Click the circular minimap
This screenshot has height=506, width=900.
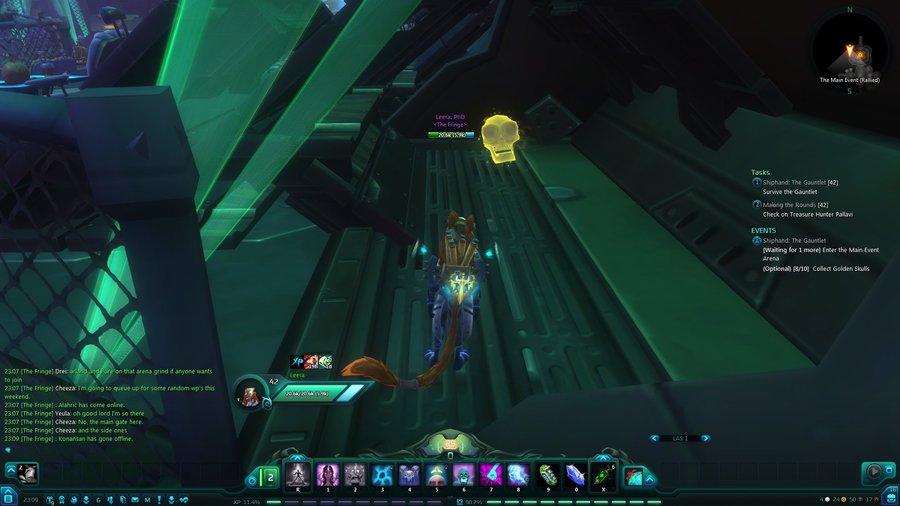(x=849, y=48)
